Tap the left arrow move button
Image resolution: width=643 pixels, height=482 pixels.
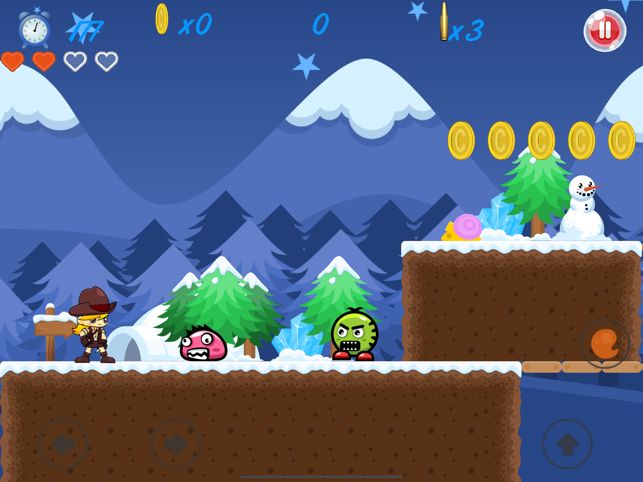pos(62,443)
